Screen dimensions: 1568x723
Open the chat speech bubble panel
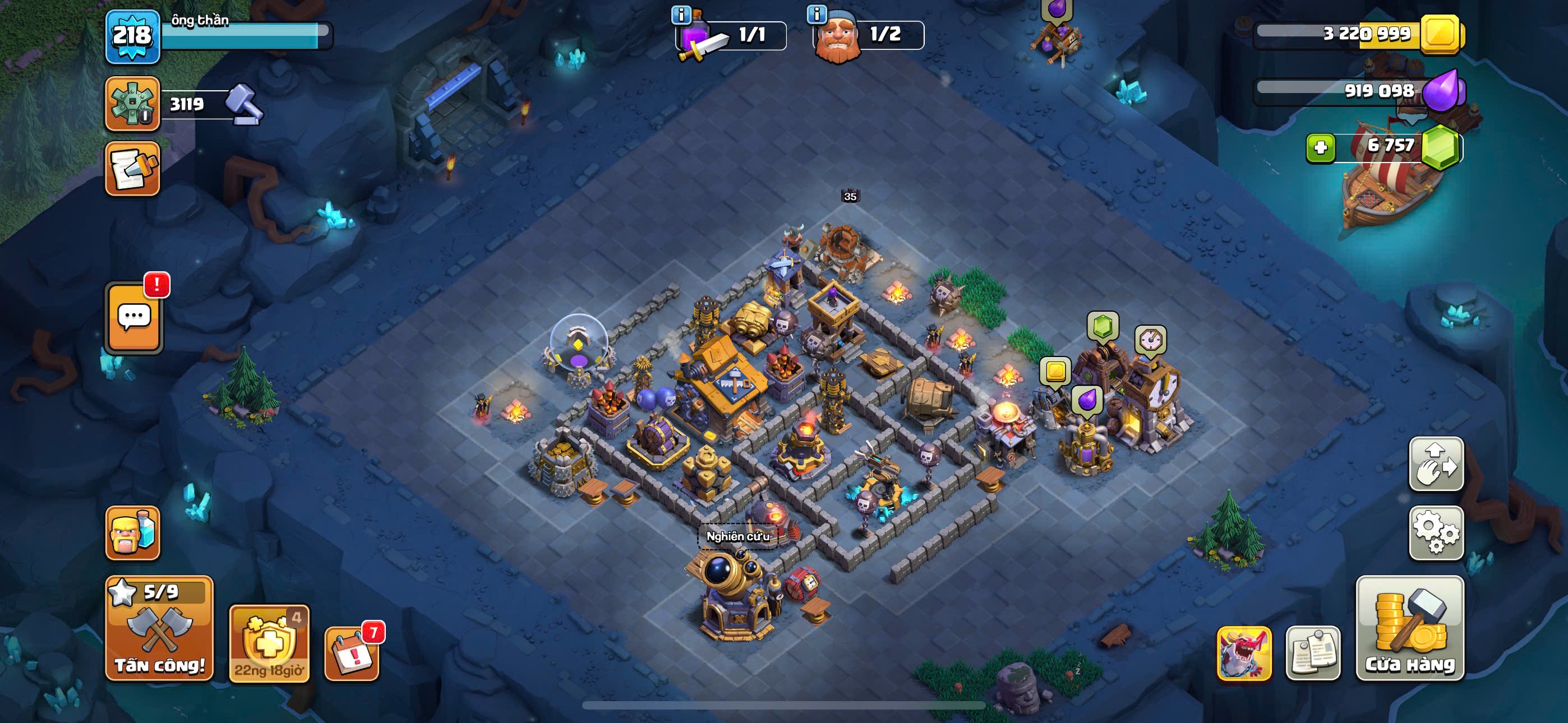point(135,318)
